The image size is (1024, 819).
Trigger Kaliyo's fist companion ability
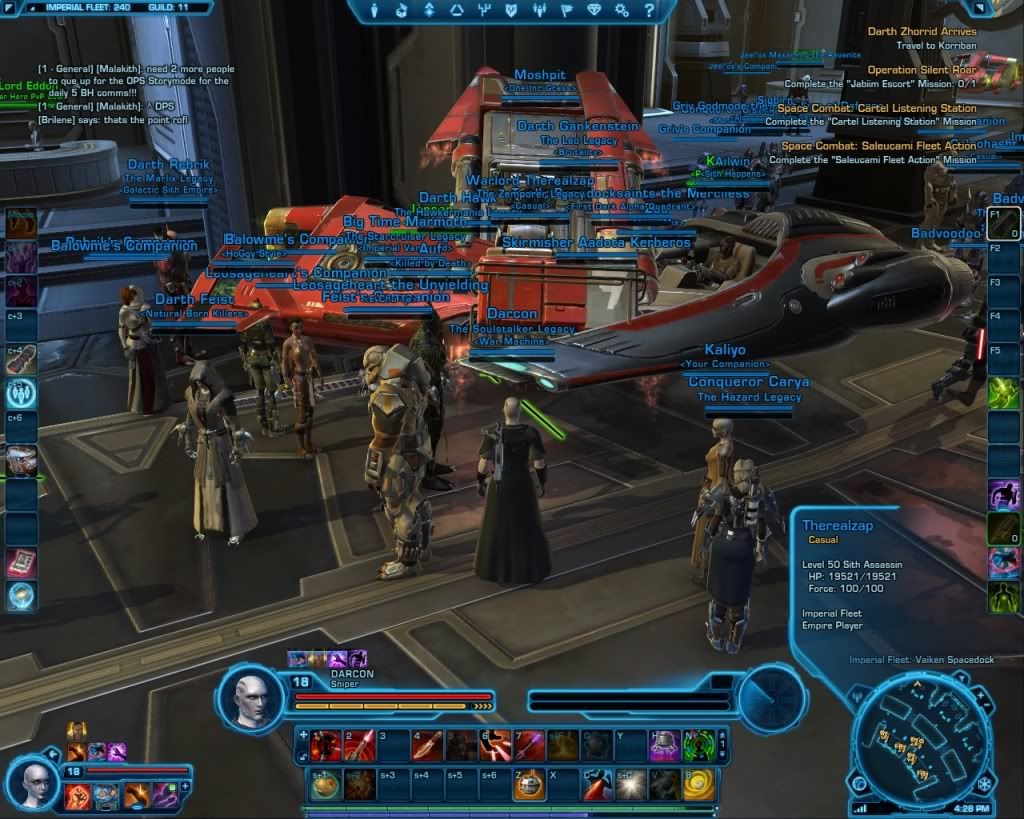(77, 796)
